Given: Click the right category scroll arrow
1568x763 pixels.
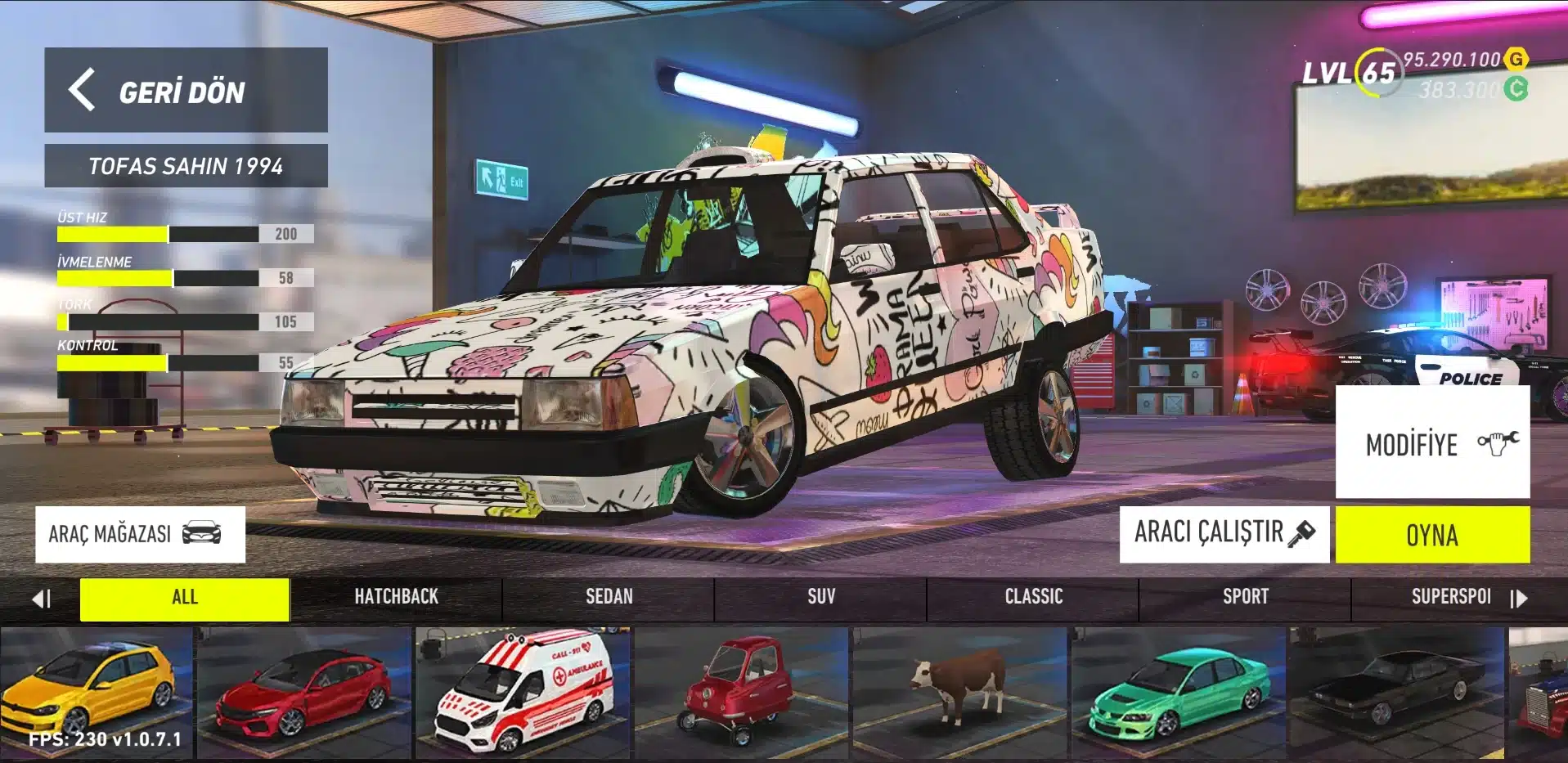Looking at the screenshot, I should pos(1519,599).
